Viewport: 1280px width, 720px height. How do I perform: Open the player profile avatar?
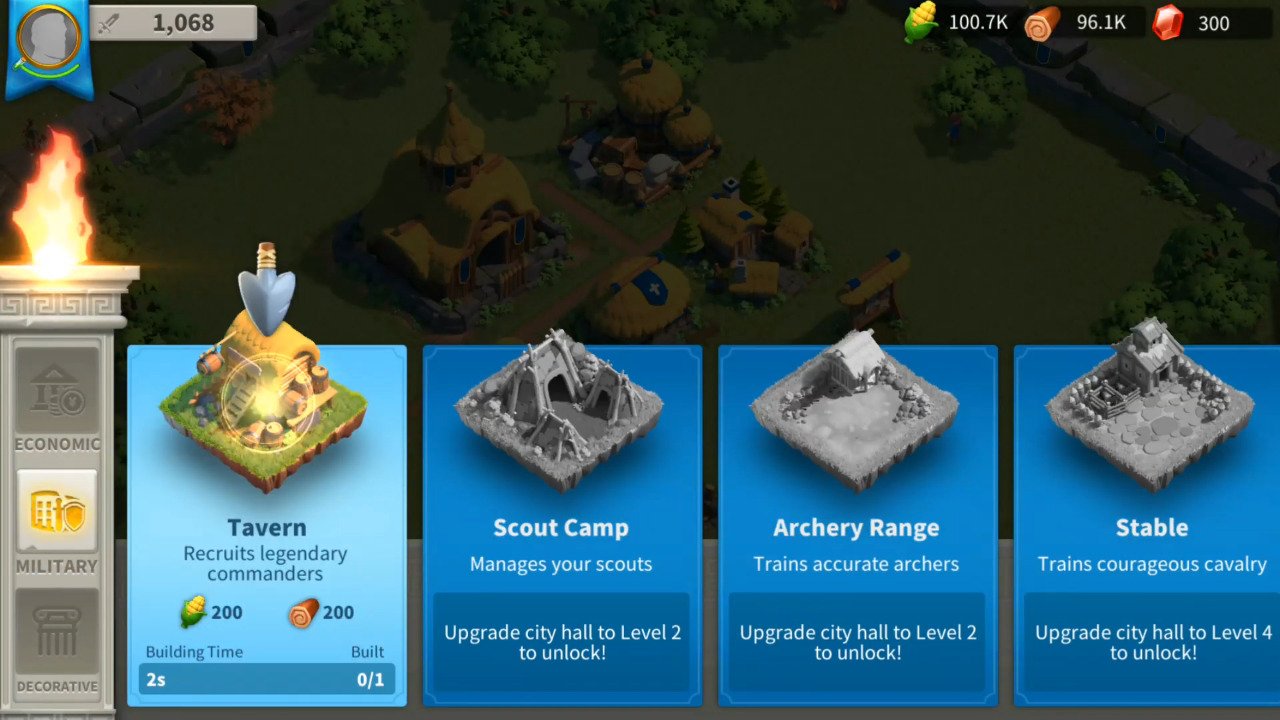[49, 40]
